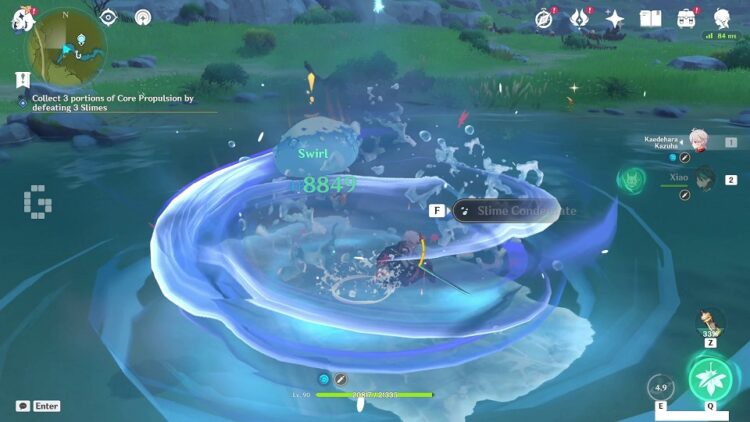Open the quest menu bookmark icon
Screen dimensions: 750x422
coord(22,79)
